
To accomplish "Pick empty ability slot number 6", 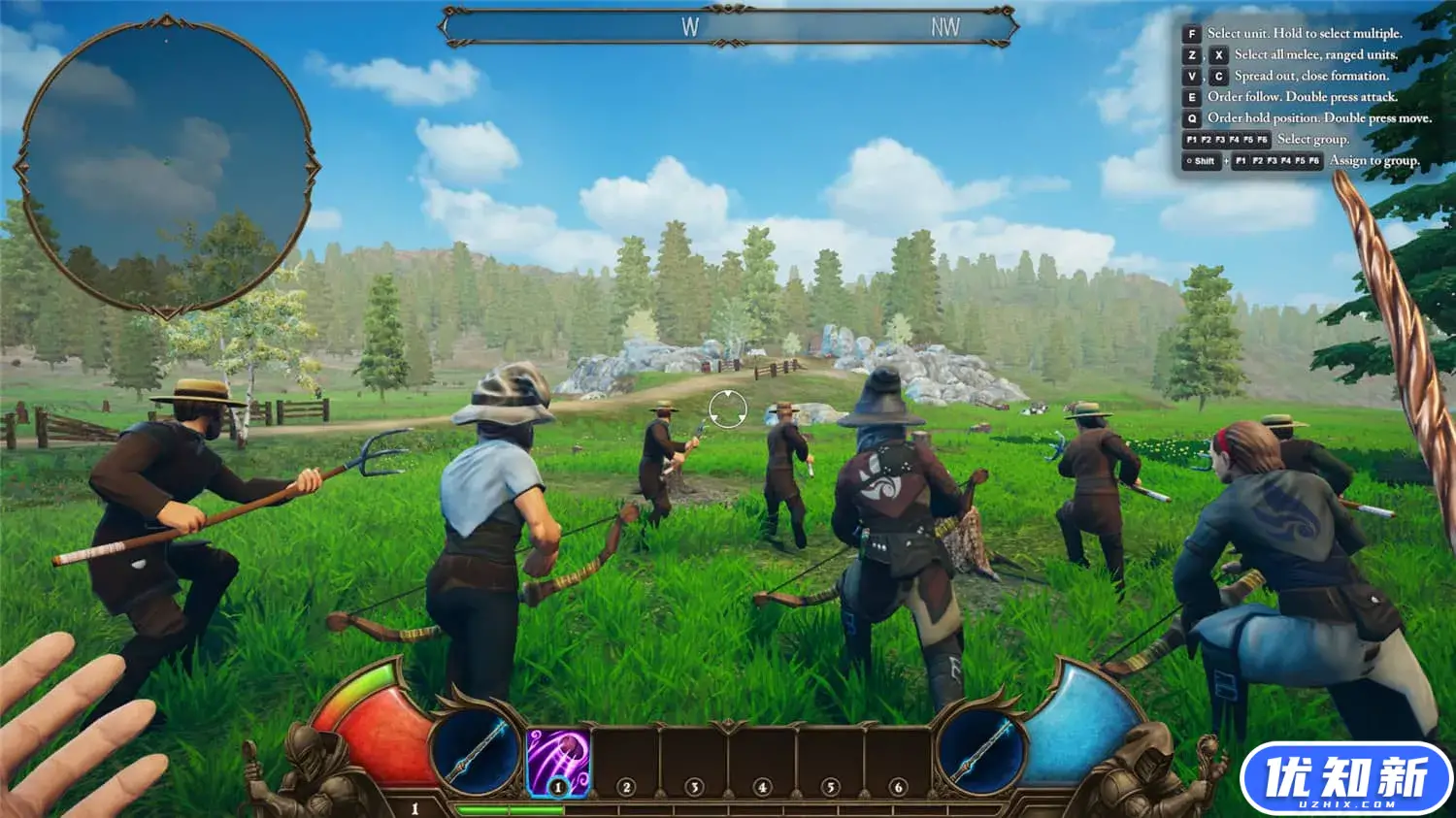I will [x=898, y=764].
